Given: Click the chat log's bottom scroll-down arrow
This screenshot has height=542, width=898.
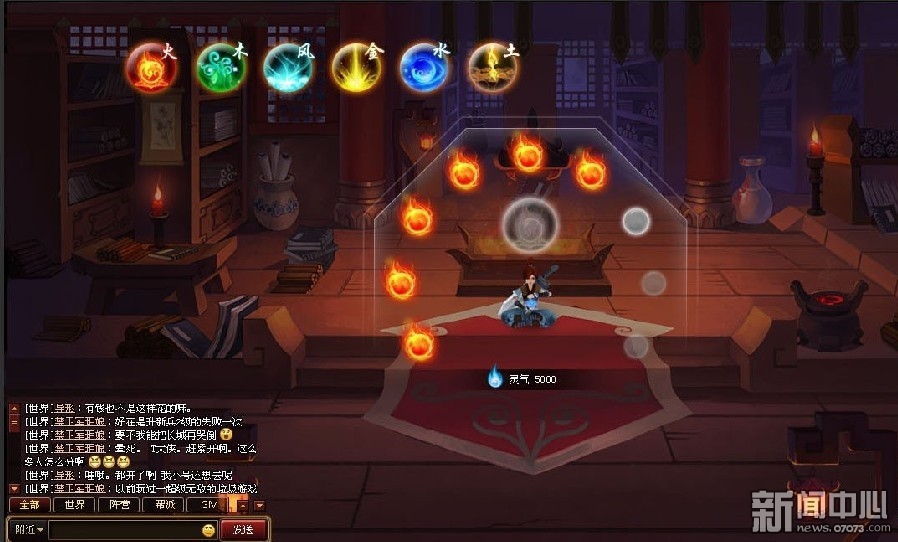Looking at the screenshot, I should coord(14,488).
